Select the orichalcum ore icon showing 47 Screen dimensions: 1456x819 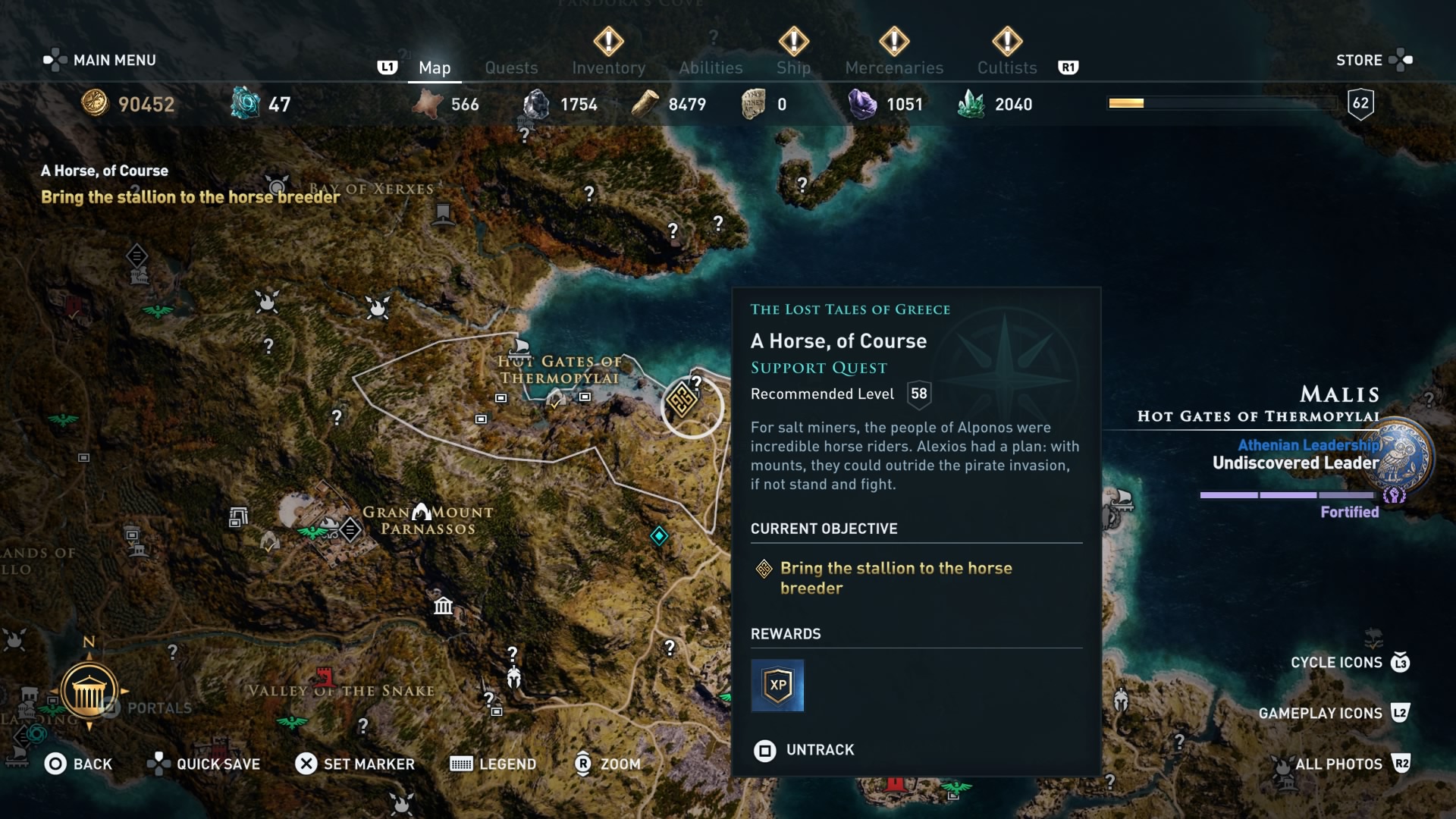[245, 104]
